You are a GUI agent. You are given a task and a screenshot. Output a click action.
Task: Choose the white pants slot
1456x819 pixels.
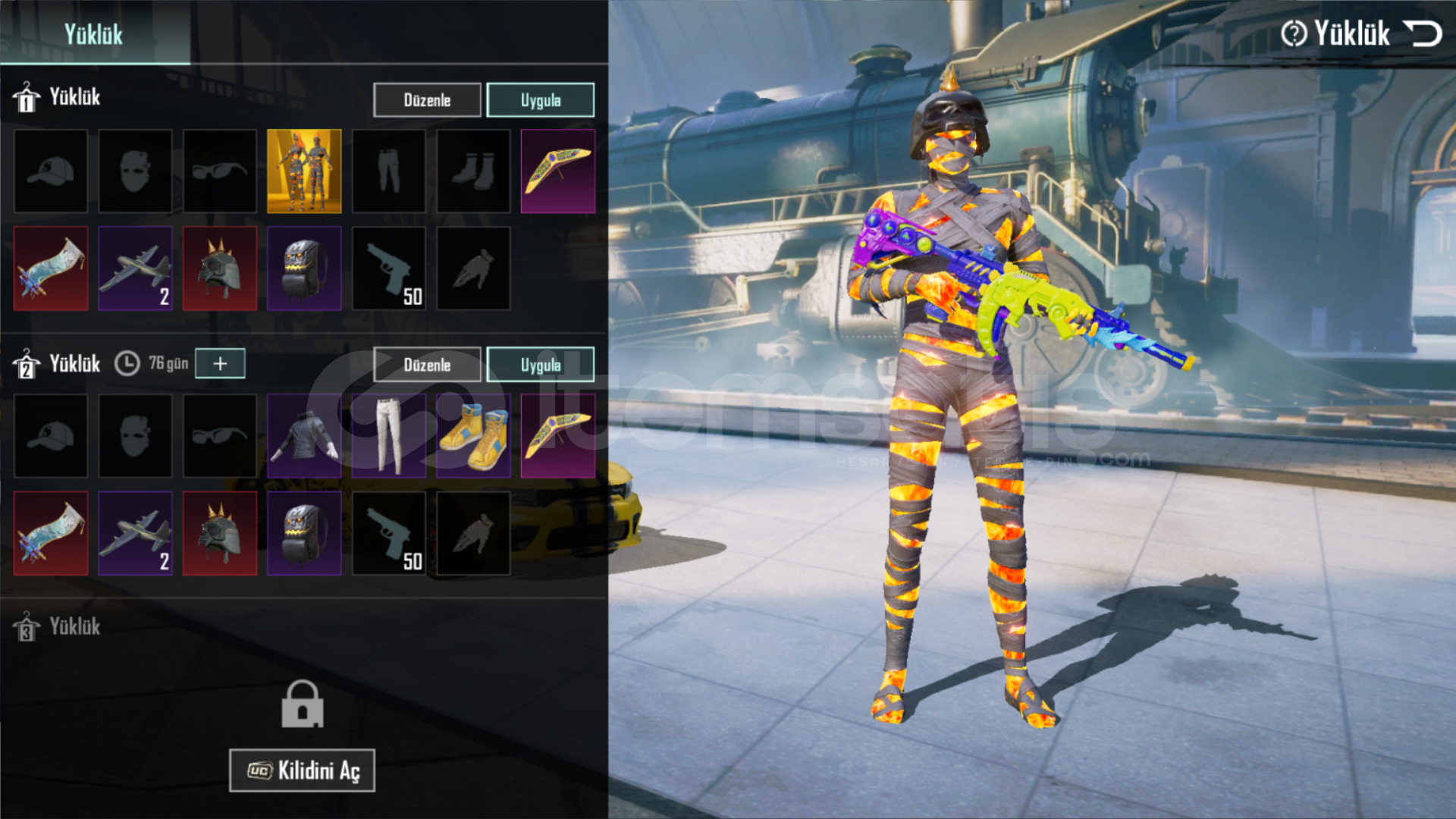(388, 436)
